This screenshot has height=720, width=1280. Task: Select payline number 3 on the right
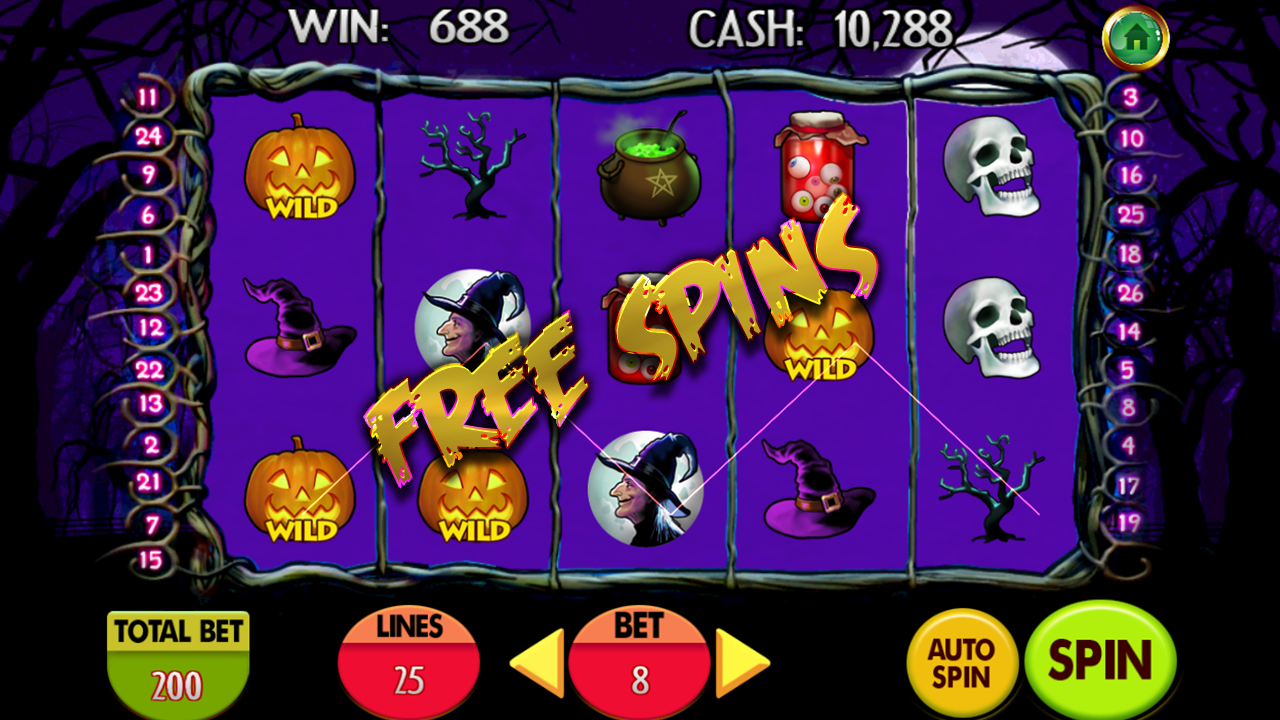(x=1131, y=96)
